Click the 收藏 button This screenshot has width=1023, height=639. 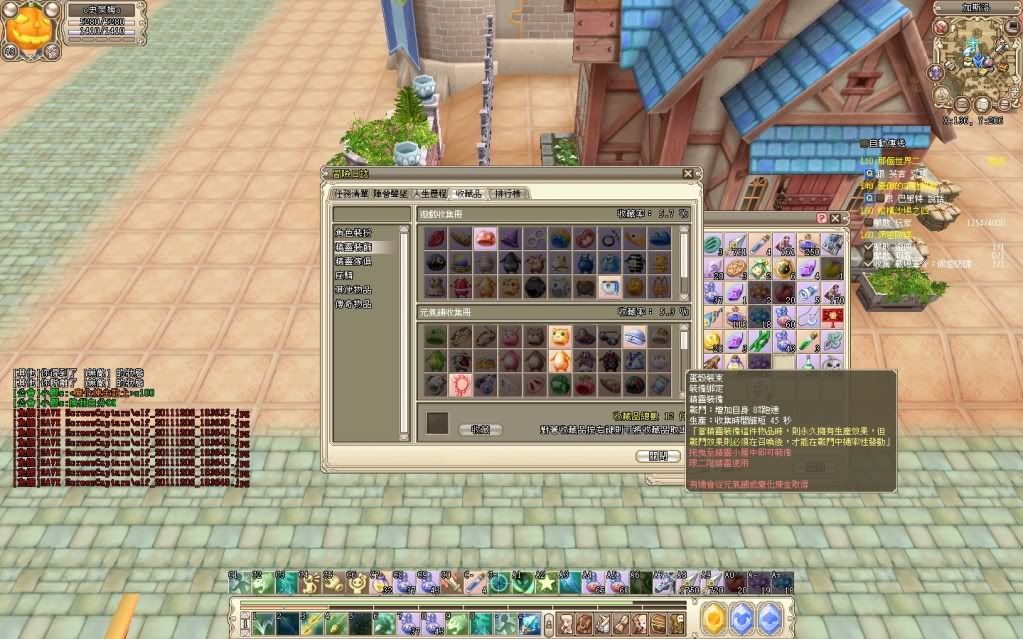point(480,429)
